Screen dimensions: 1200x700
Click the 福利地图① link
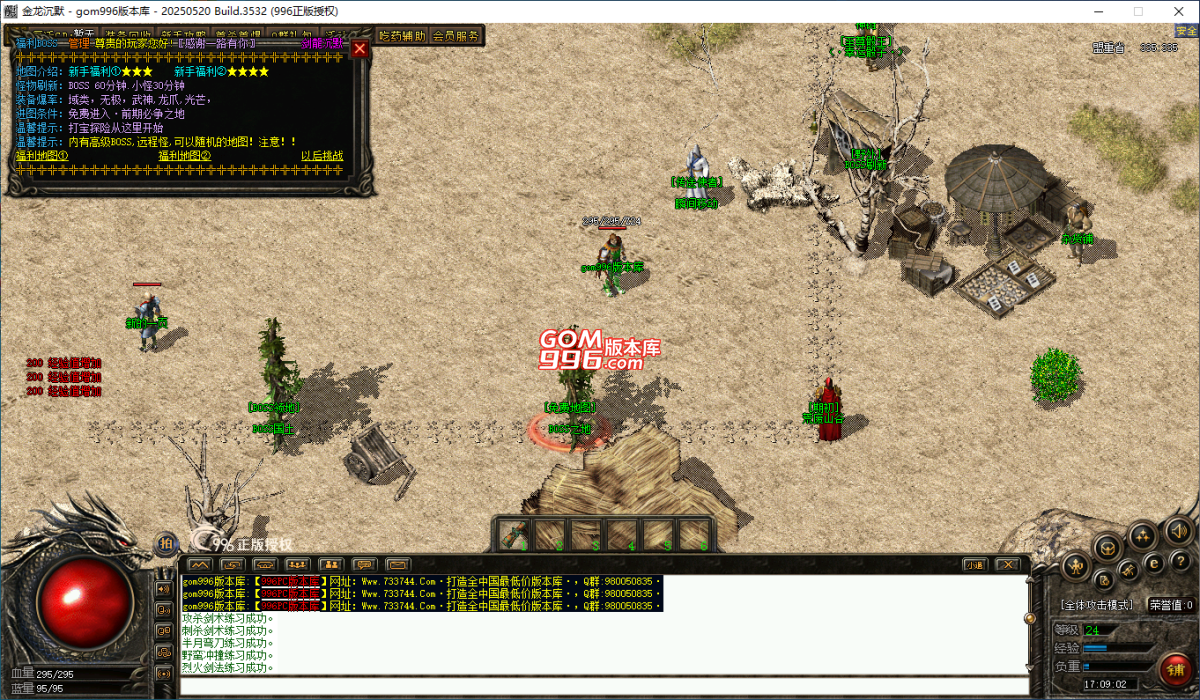tap(43, 156)
